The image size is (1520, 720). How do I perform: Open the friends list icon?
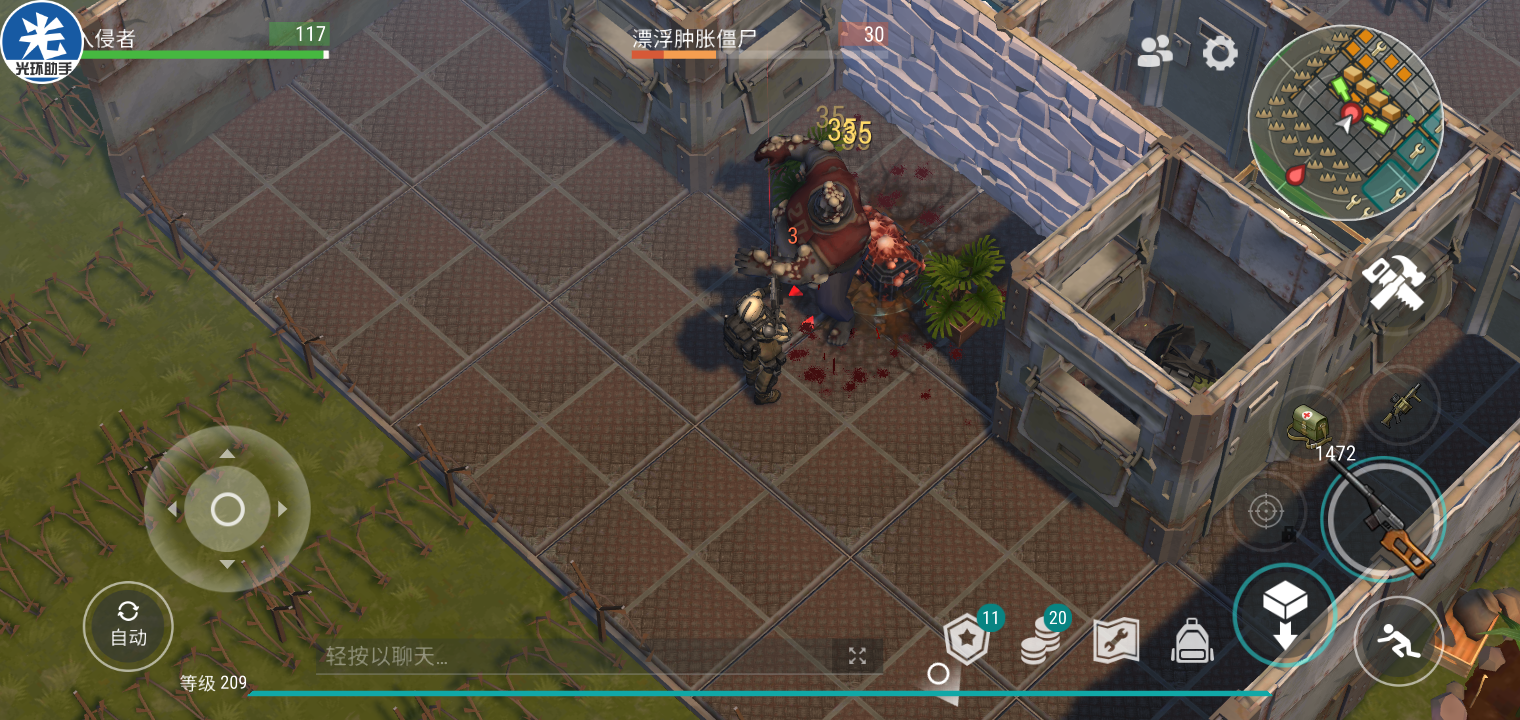(1155, 51)
